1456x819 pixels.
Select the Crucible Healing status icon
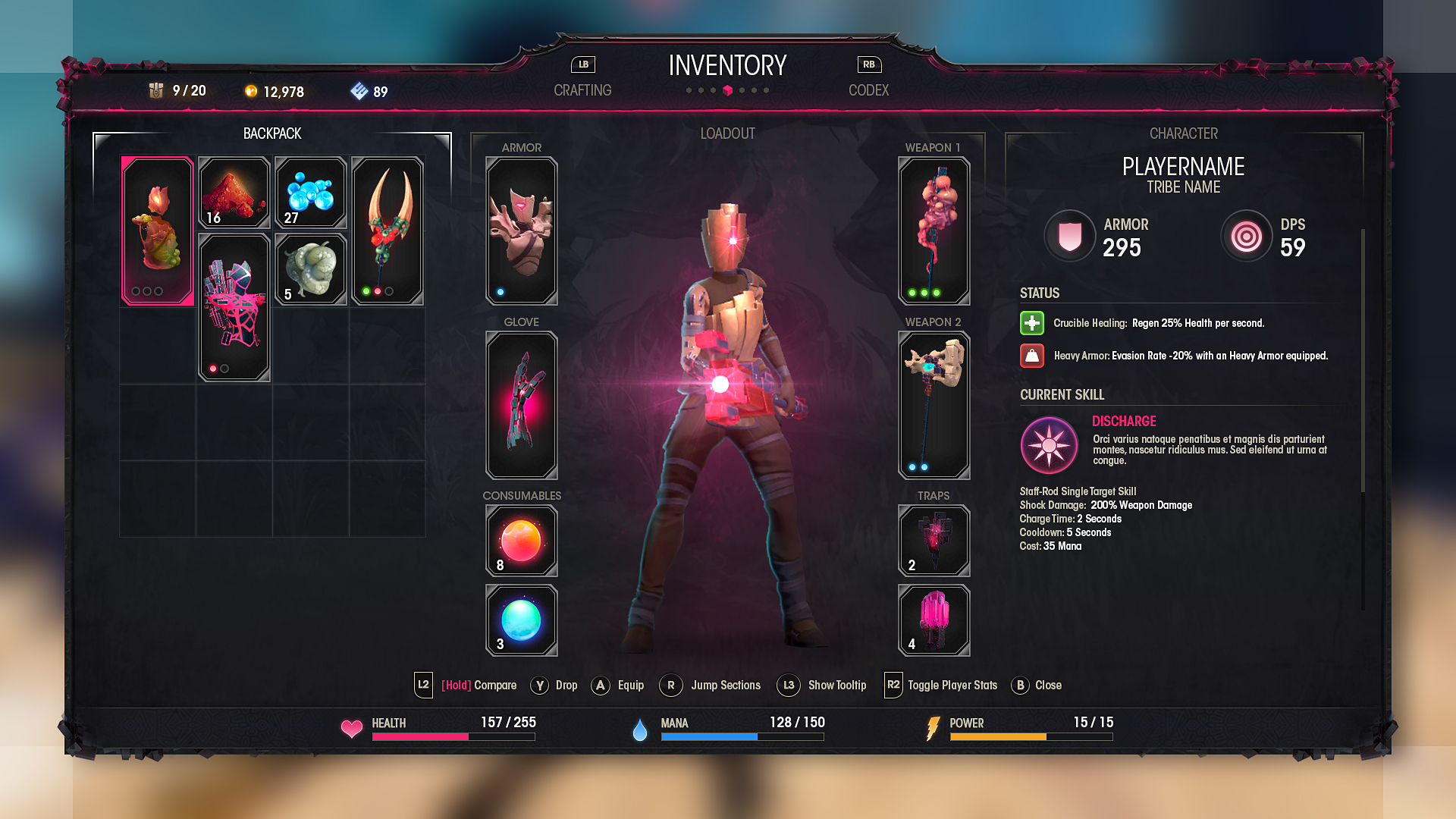pos(1032,323)
